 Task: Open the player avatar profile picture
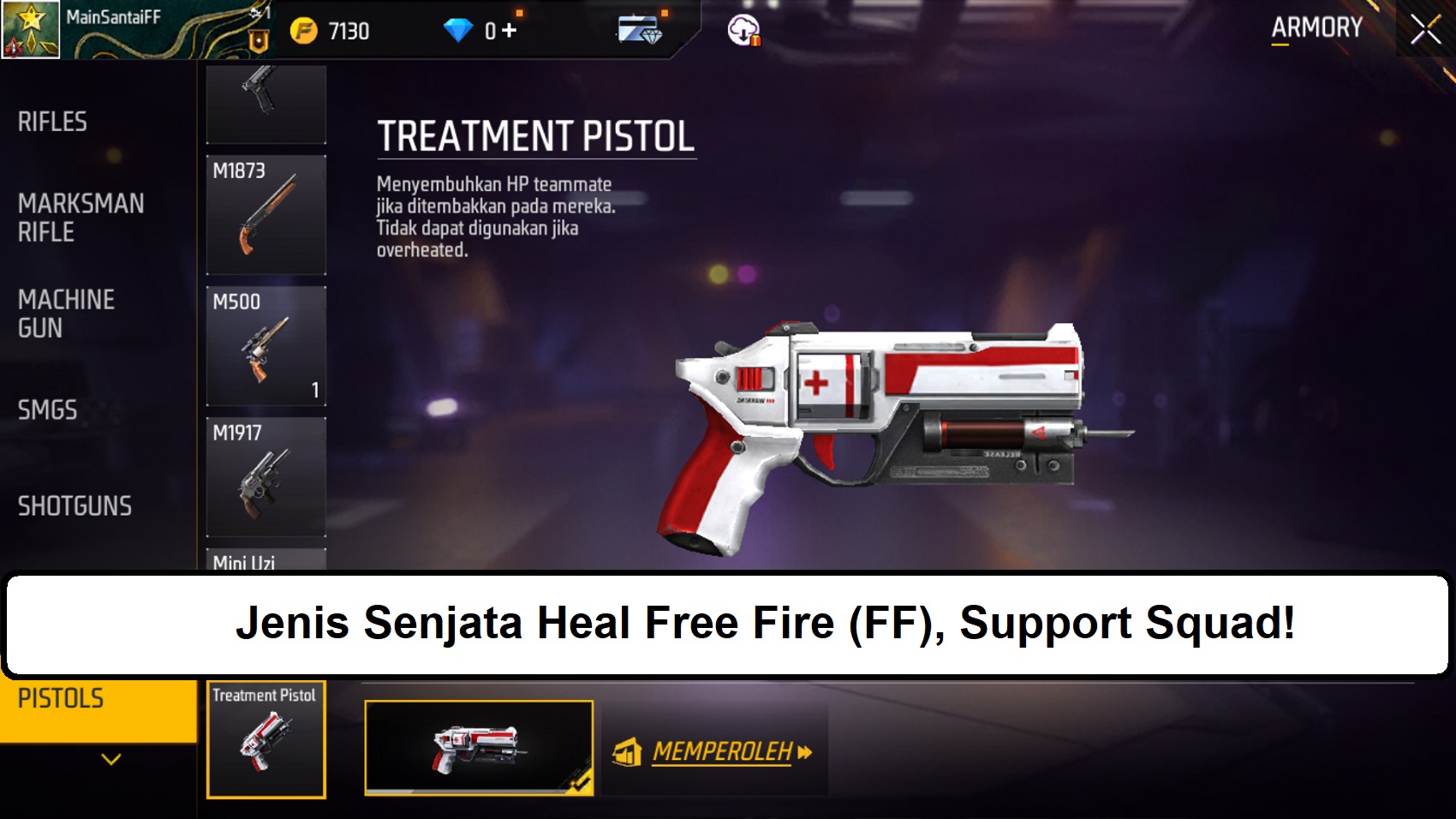coord(28,30)
